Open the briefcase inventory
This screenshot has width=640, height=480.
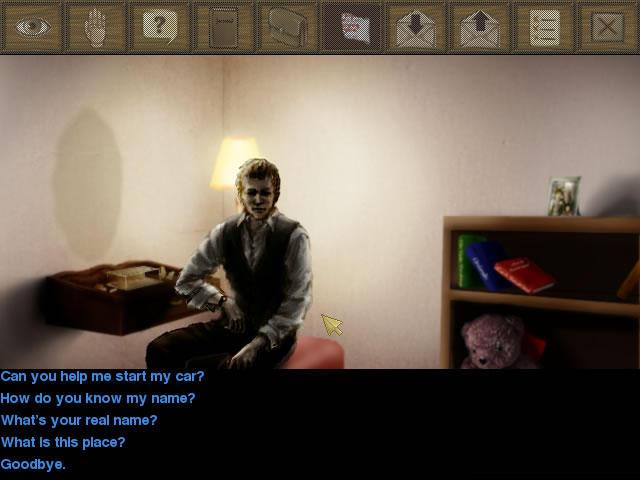[x=288, y=27]
